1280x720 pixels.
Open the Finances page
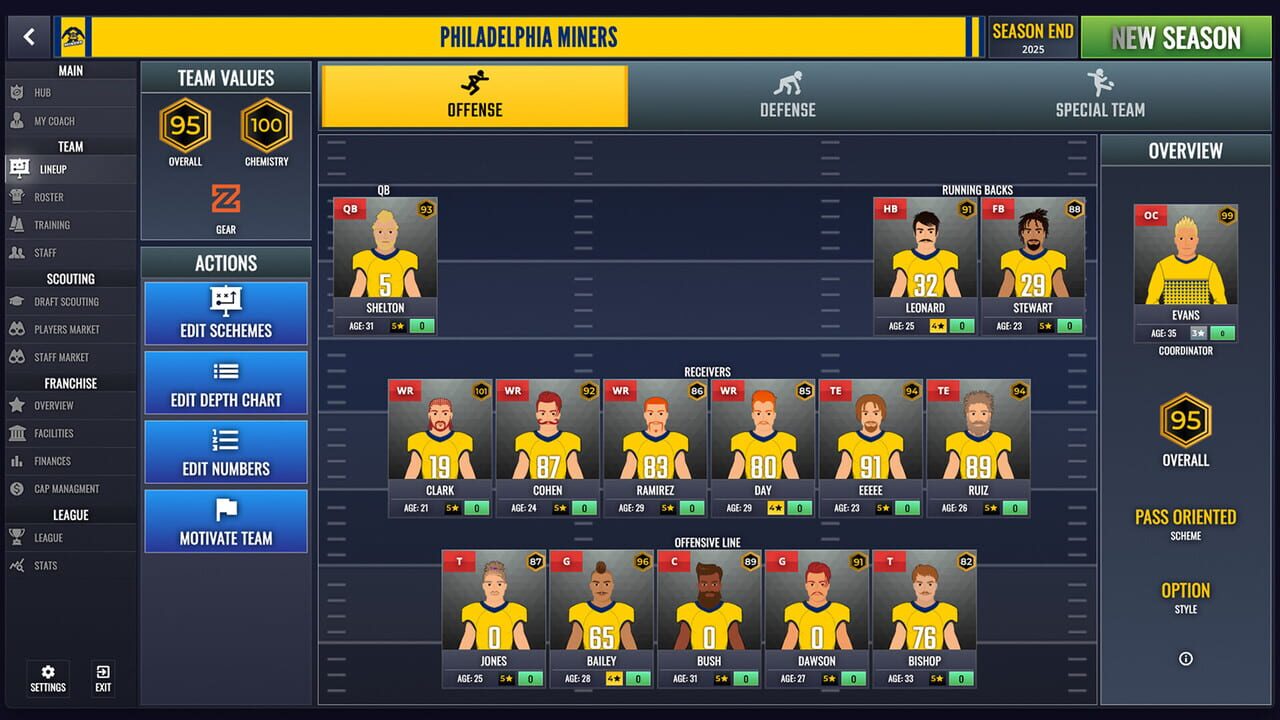pos(60,461)
